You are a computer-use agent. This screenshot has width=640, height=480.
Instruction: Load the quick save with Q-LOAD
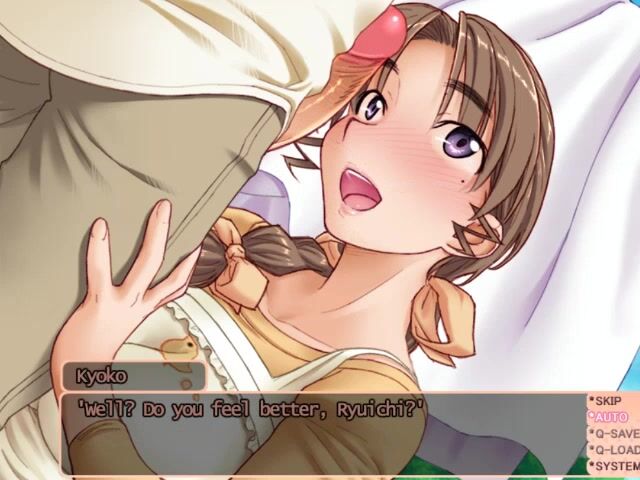(x=615, y=449)
